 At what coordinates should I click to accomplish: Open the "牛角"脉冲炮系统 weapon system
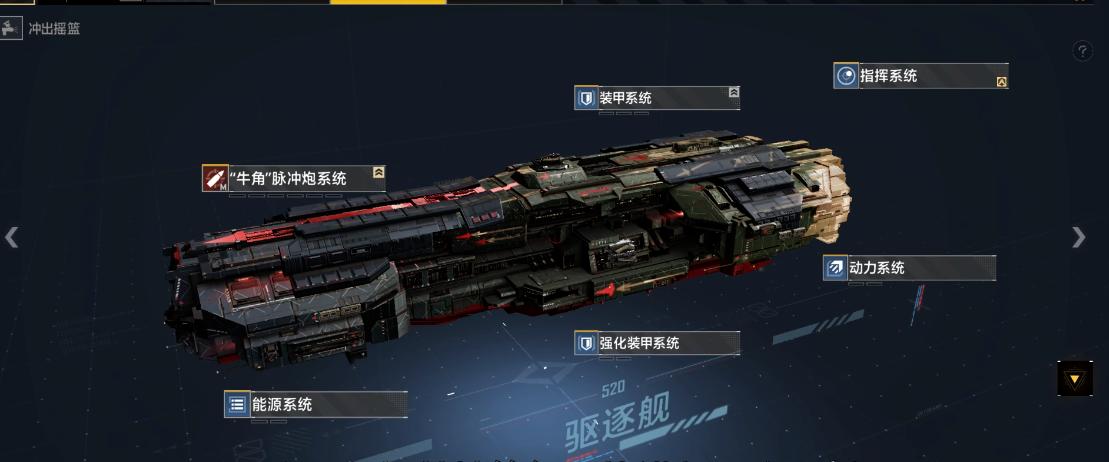[294, 179]
